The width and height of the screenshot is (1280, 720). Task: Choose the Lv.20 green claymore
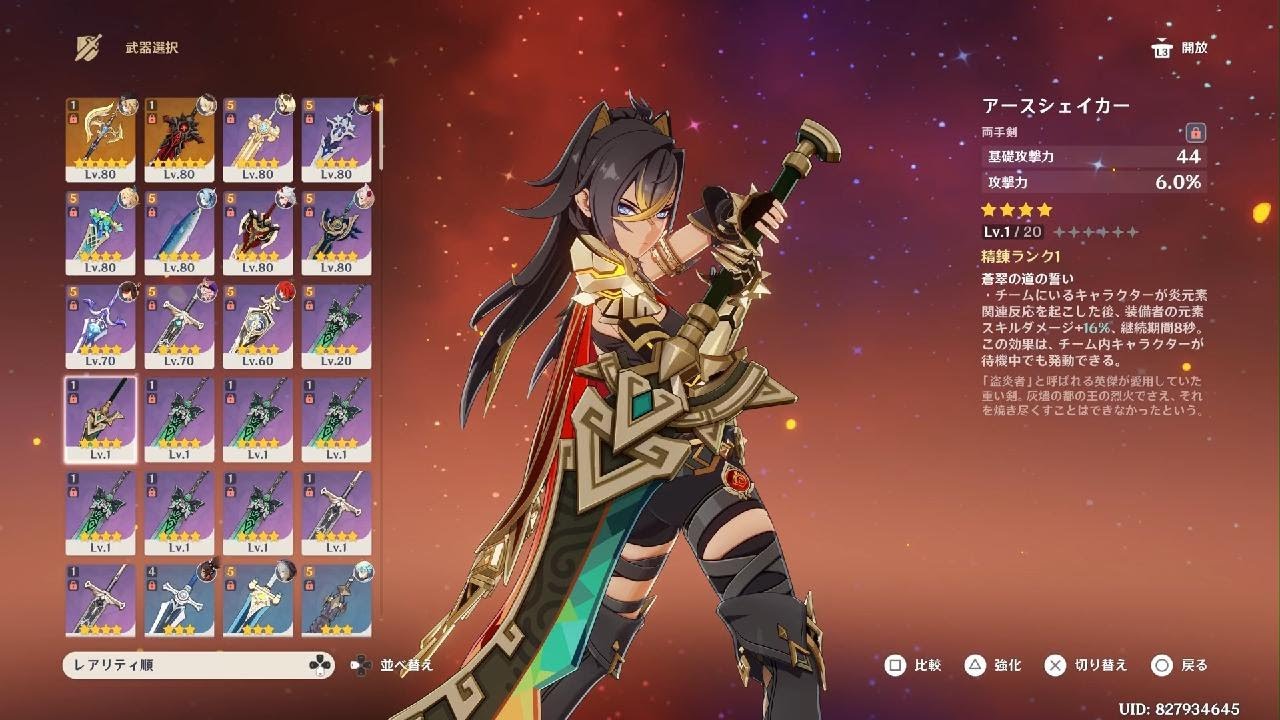tap(337, 326)
